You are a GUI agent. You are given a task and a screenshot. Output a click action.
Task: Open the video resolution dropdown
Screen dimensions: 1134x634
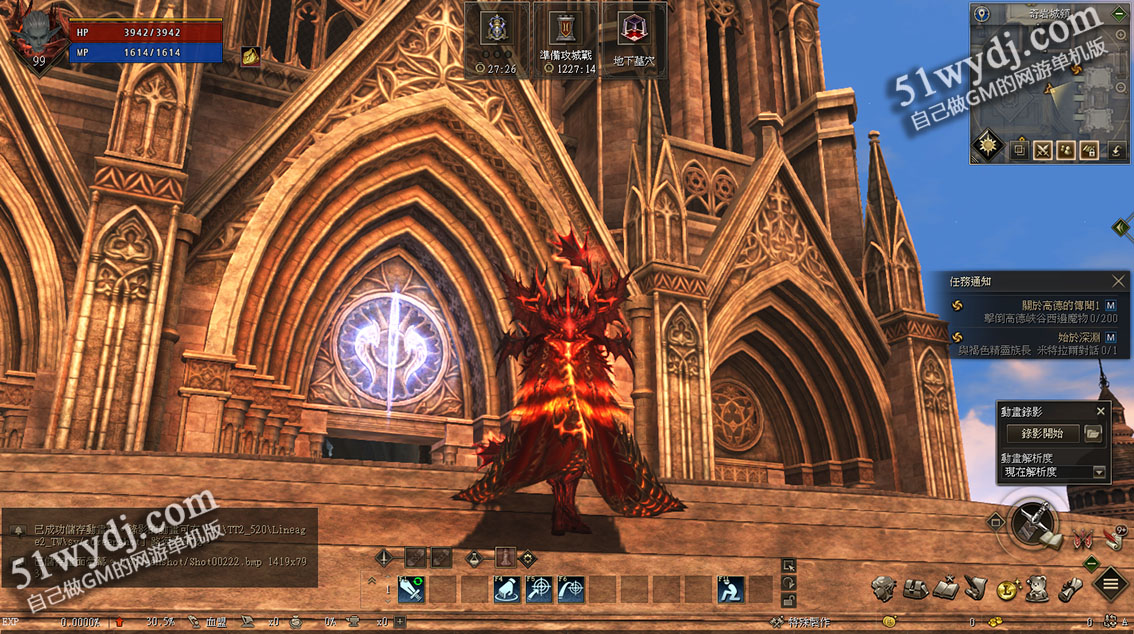(1100, 472)
